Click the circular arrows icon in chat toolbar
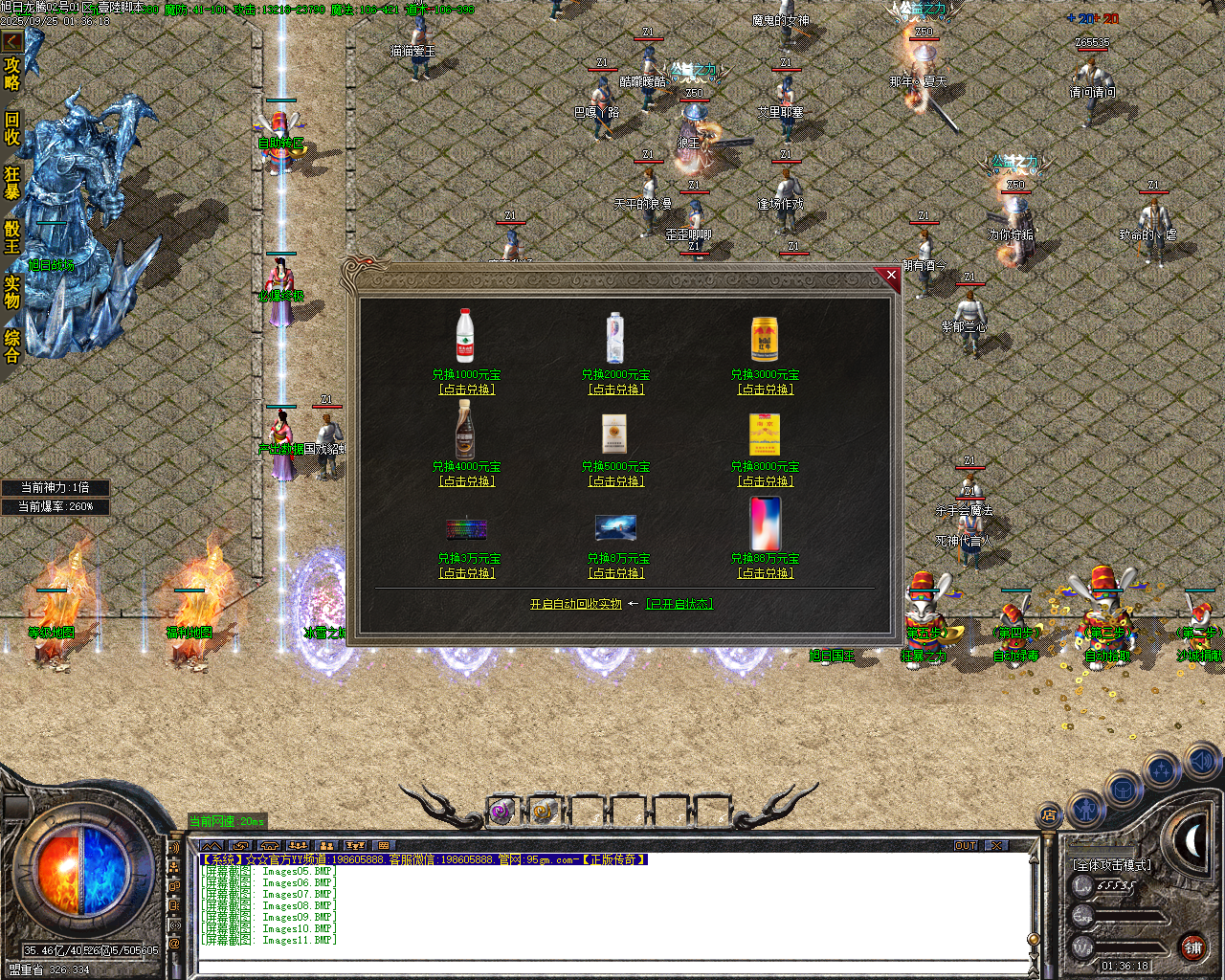Screen dimensions: 1225x980 pyautogui.click(x=241, y=846)
